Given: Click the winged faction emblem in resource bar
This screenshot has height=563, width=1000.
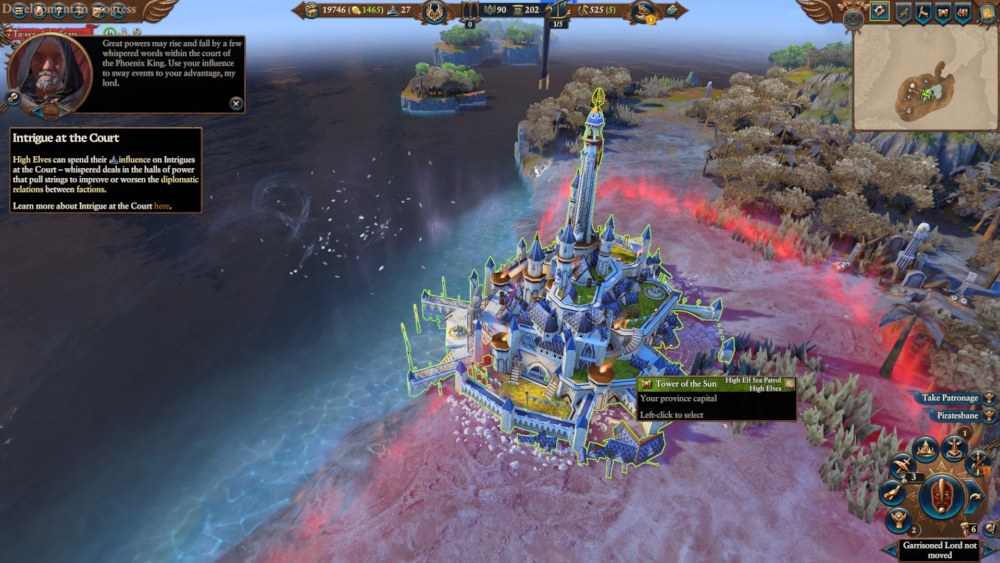Looking at the screenshot, I should click(434, 12).
